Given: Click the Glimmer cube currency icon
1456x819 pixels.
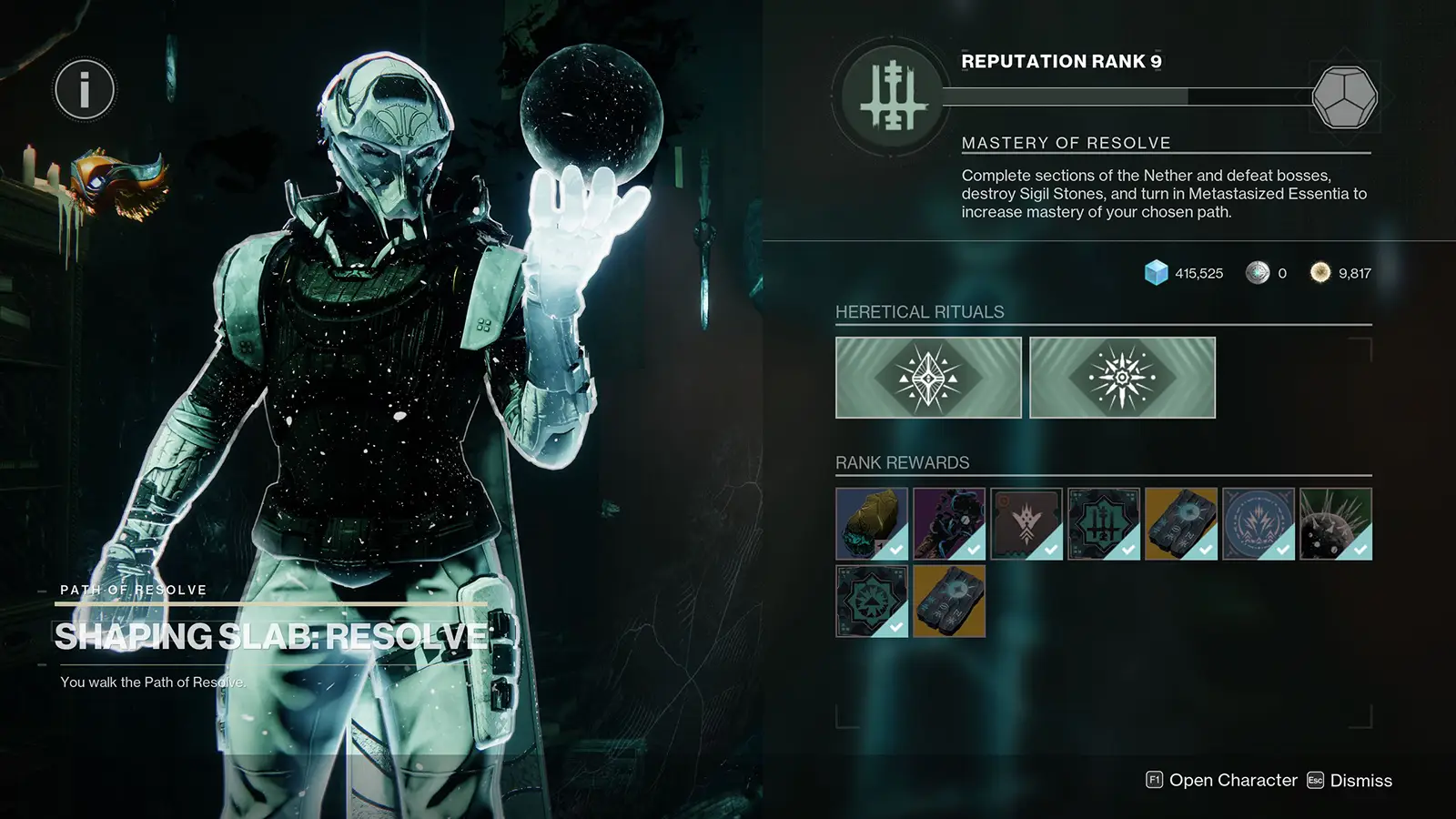Looking at the screenshot, I should click(1154, 273).
